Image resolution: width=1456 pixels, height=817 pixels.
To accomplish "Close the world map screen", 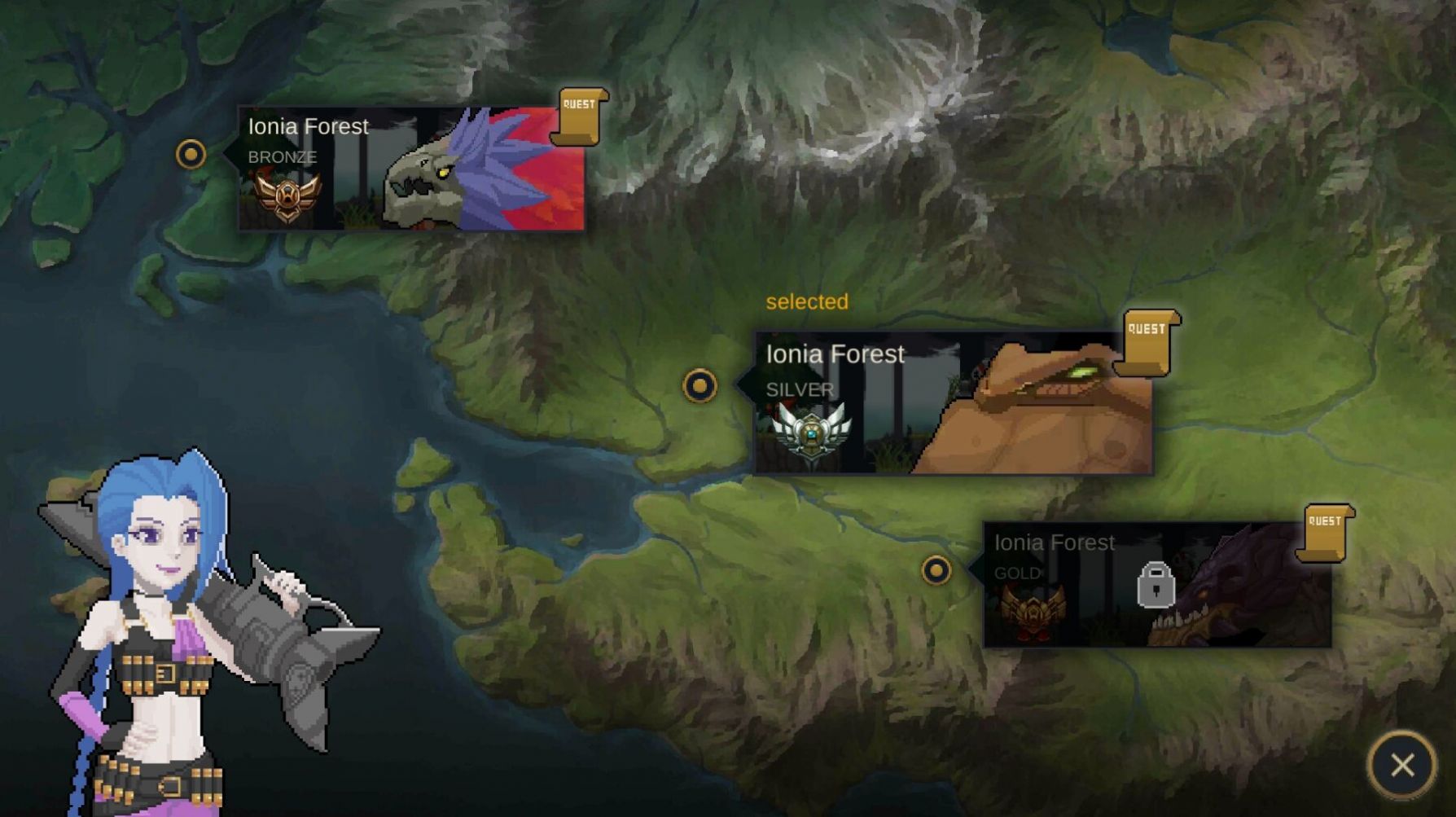I will point(1402,765).
